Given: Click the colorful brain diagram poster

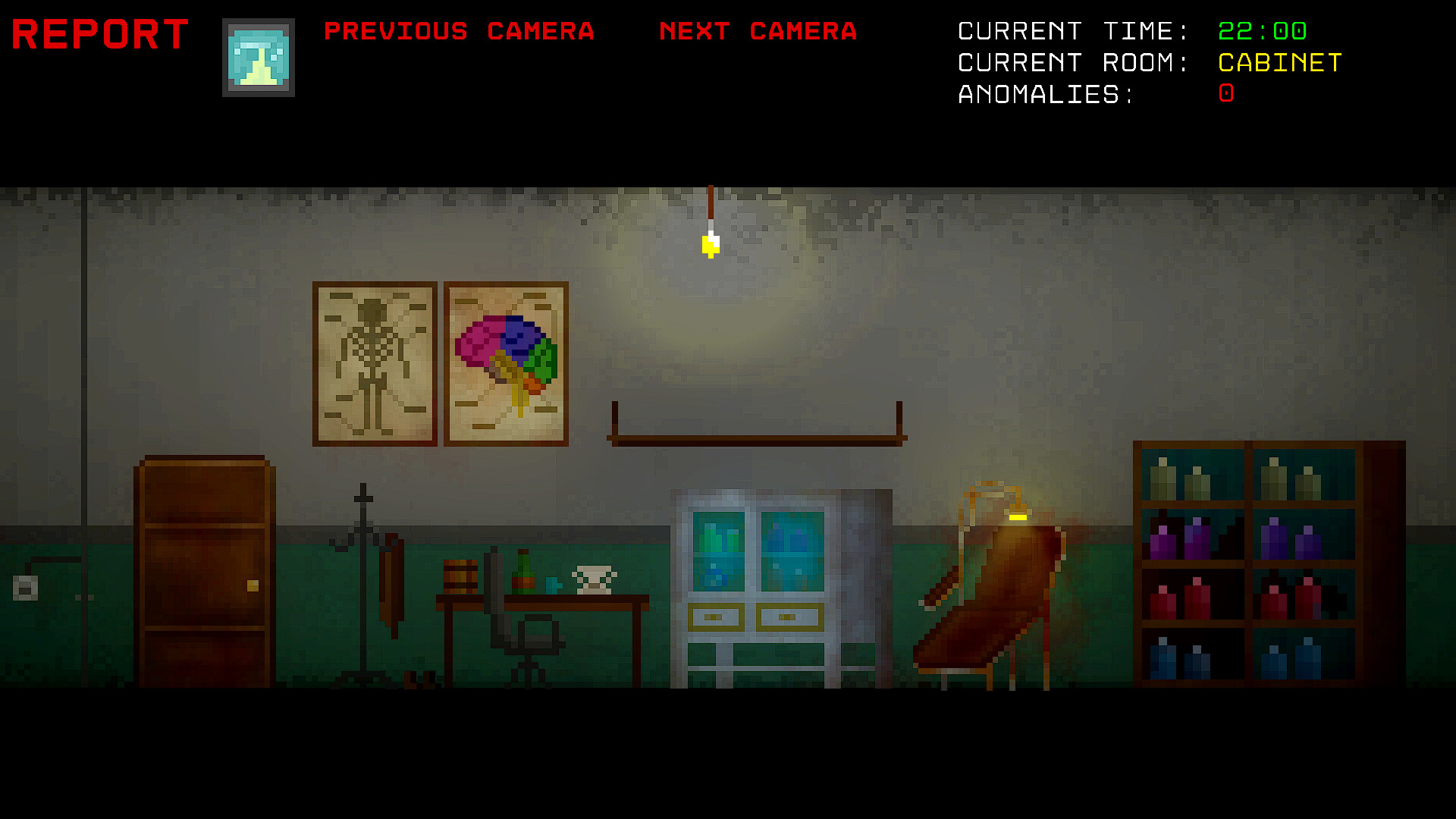Looking at the screenshot, I should point(505,362).
